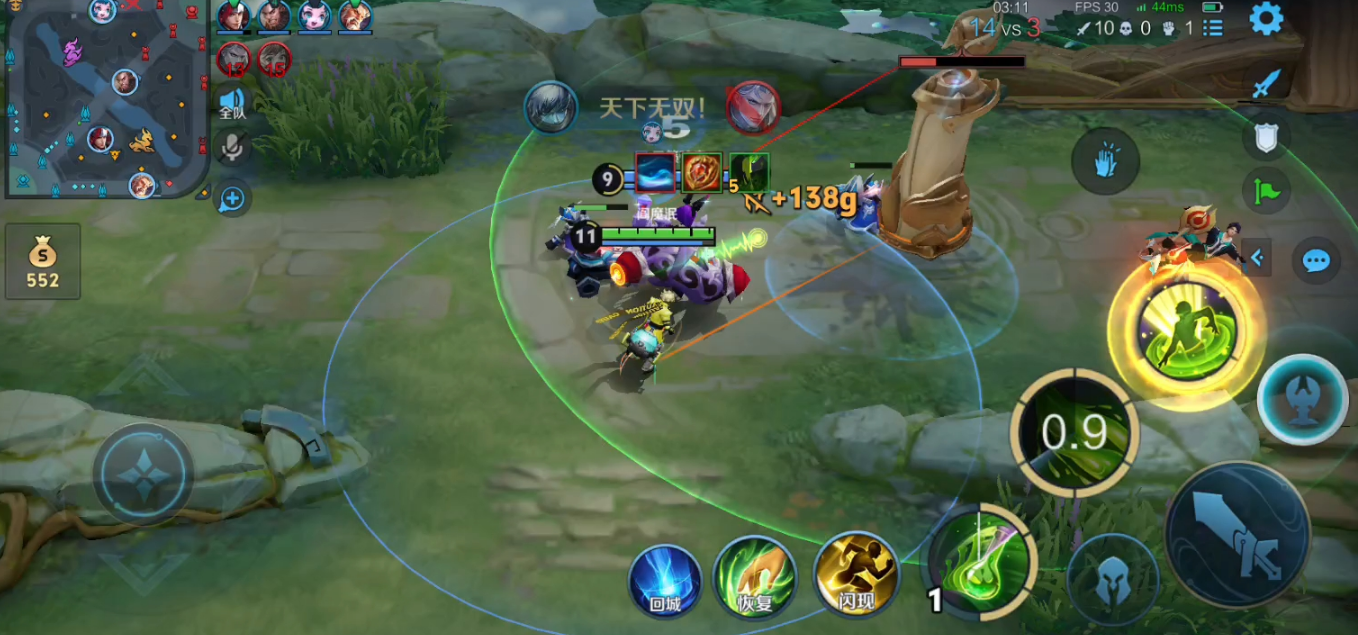Open the scoreboard list icon
Viewport: 1358px width, 635px height.
[x=1212, y=28]
